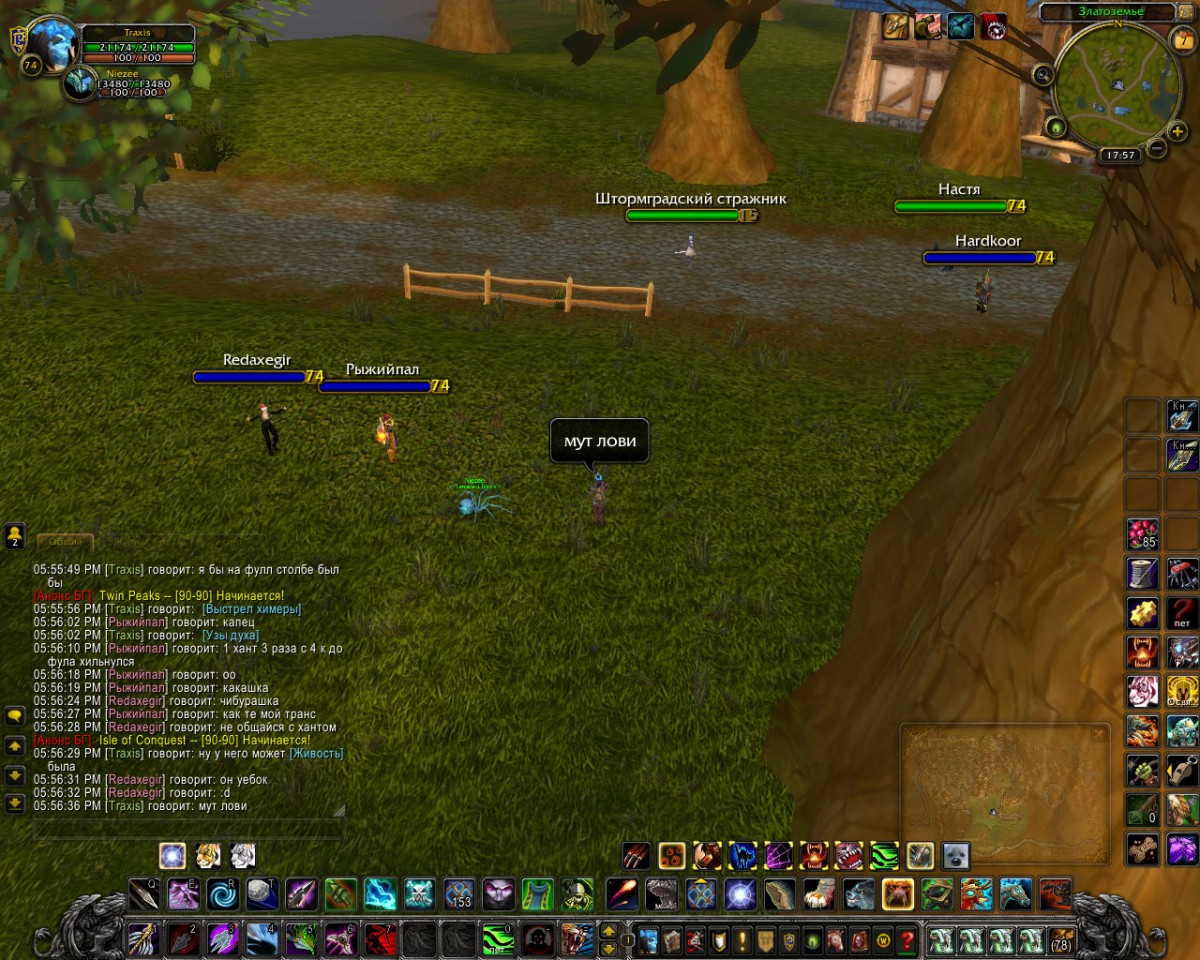This screenshot has width=1200, height=960.
Task: Open the chat speech bubble menu button
Action: (15, 716)
